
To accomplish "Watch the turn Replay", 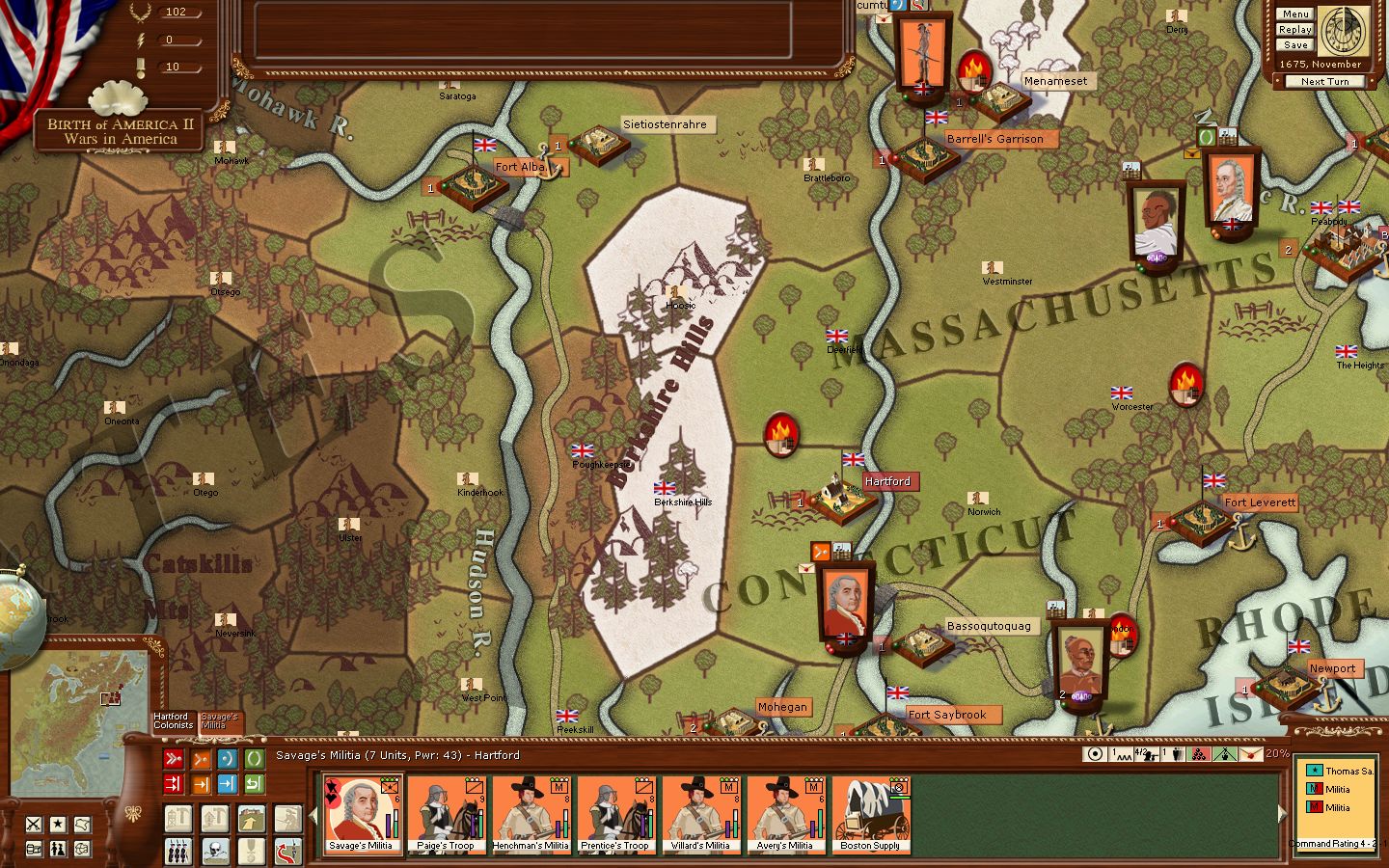I will 1295,30.
